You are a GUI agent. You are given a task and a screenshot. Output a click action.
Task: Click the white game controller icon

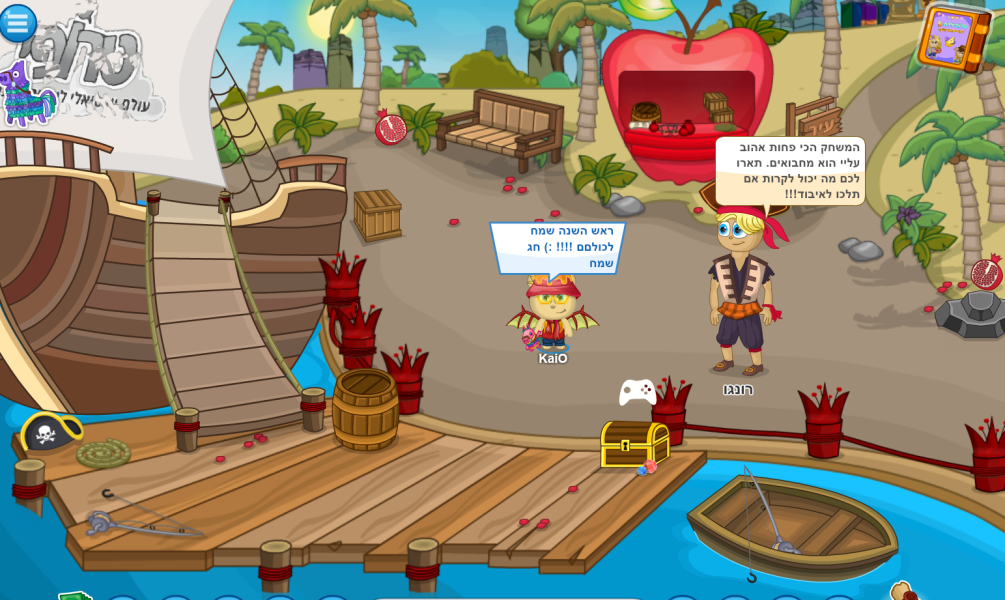tap(637, 391)
